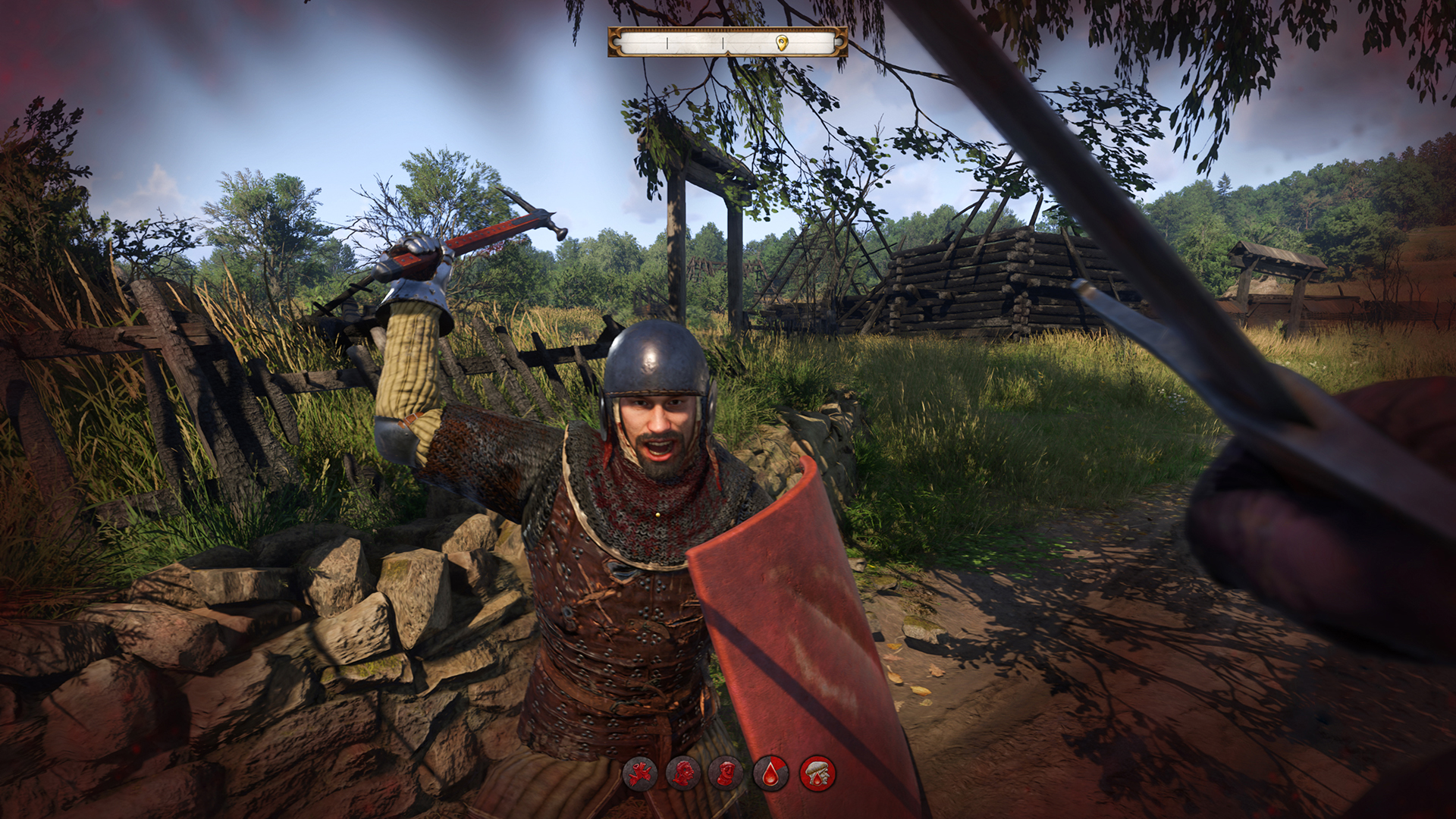Open the blood drop bleeding status icon

tap(771, 774)
